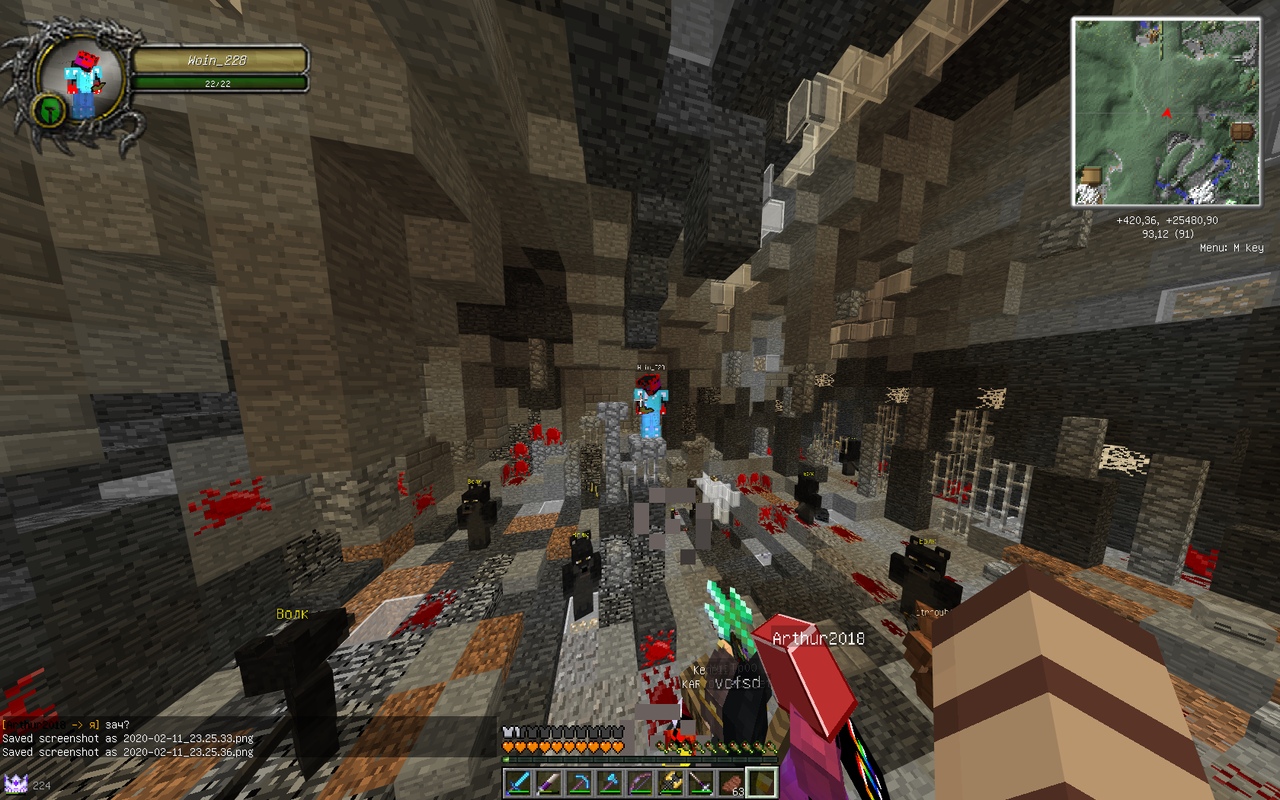Select the wooden crate marker on the minimap
1280x800 pixels.
coord(1092,176)
